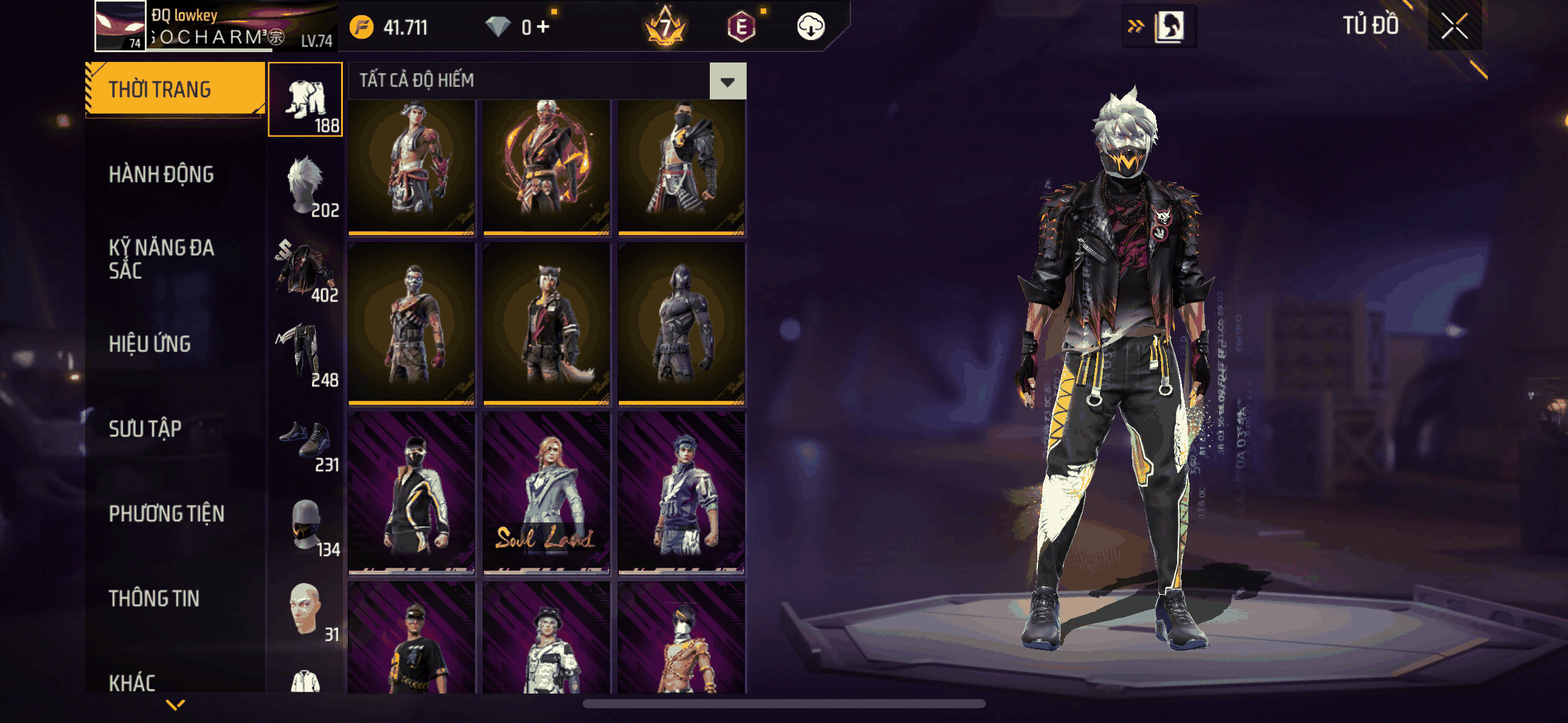Open the Sưu Tập section
This screenshot has height=723, width=1568.
145,429
